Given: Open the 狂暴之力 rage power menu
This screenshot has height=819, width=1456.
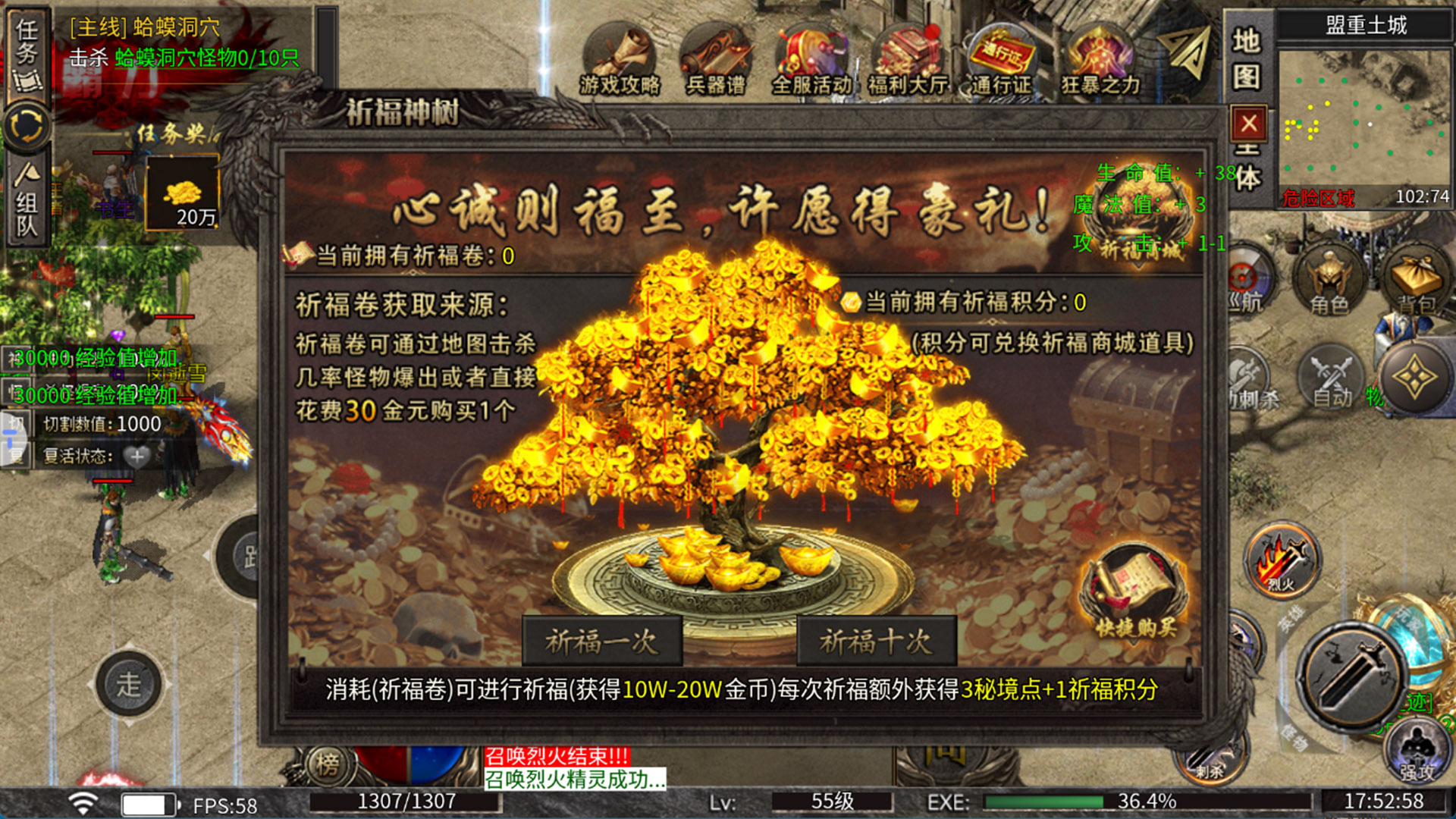Looking at the screenshot, I should point(1100,61).
